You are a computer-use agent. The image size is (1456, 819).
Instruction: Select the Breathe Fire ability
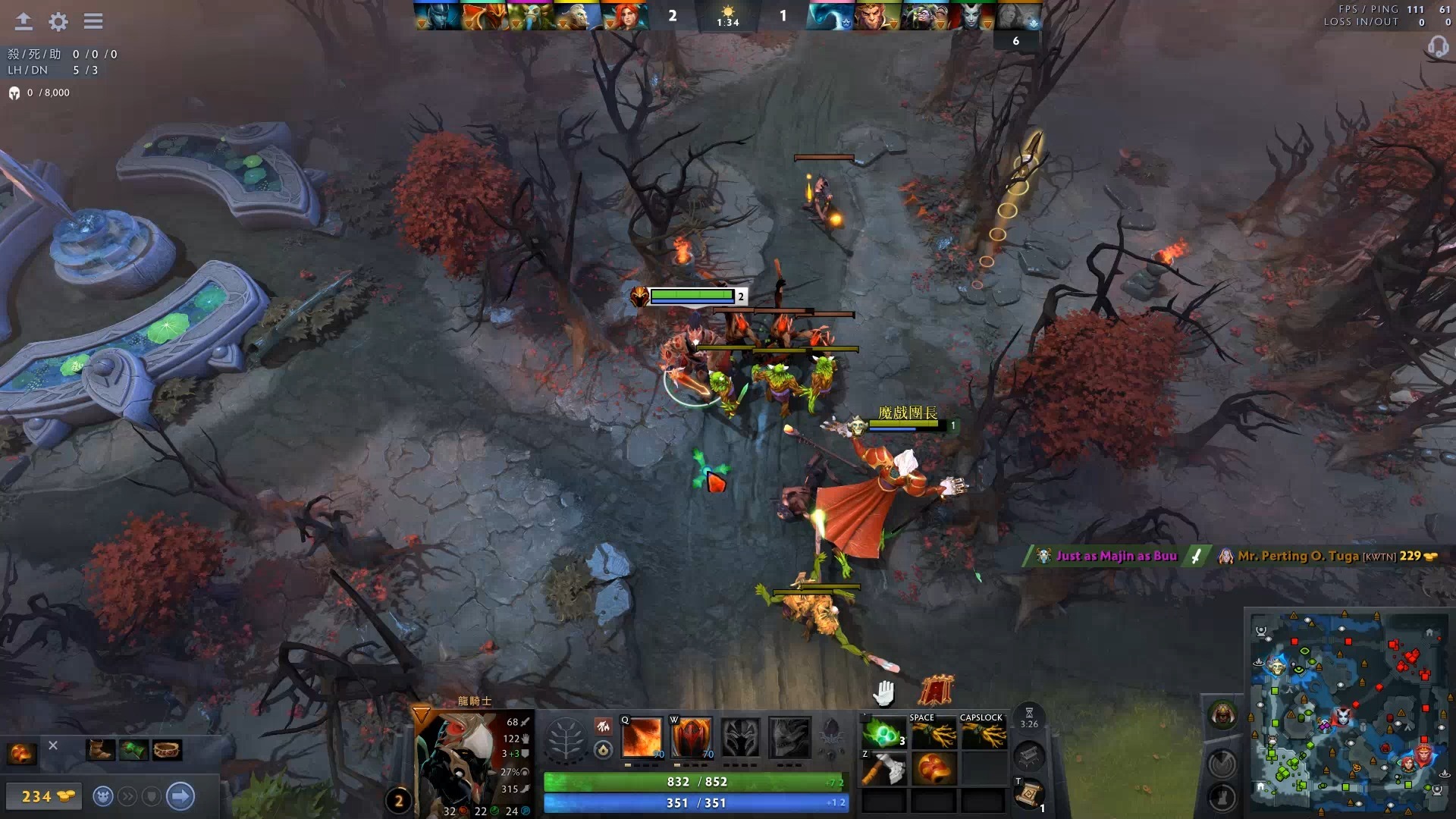tap(642, 738)
